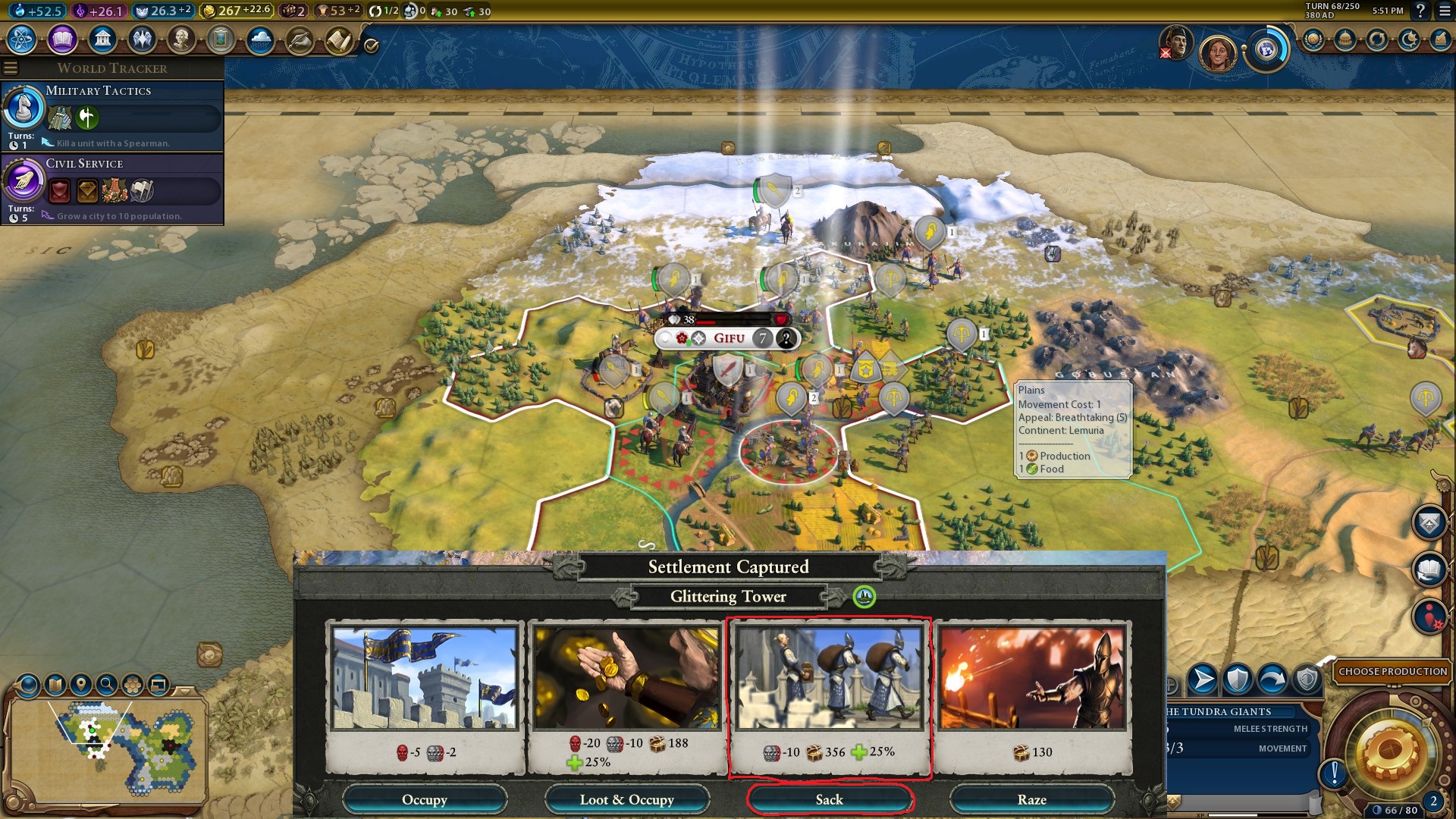Open the governments building icon
Viewport: 1456px width, 819px height.
pyautogui.click(x=102, y=39)
